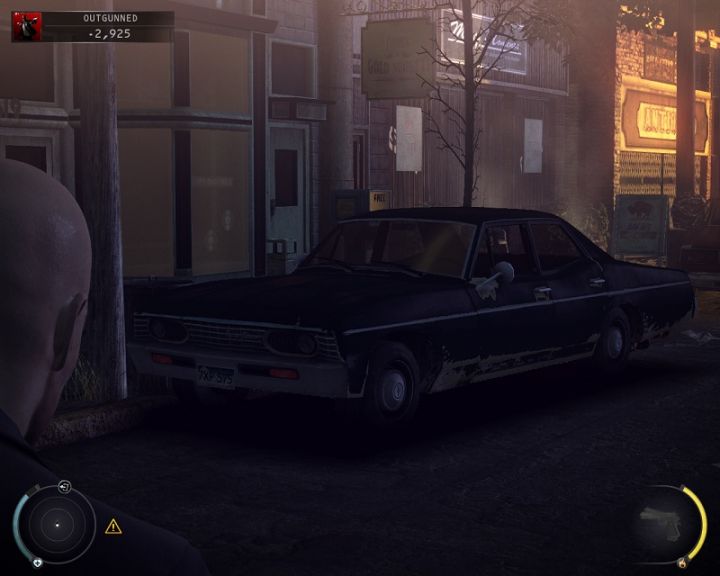Select the pistol weapon icon
The height and width of the screenshot is (576, 720).
point(660,522)
